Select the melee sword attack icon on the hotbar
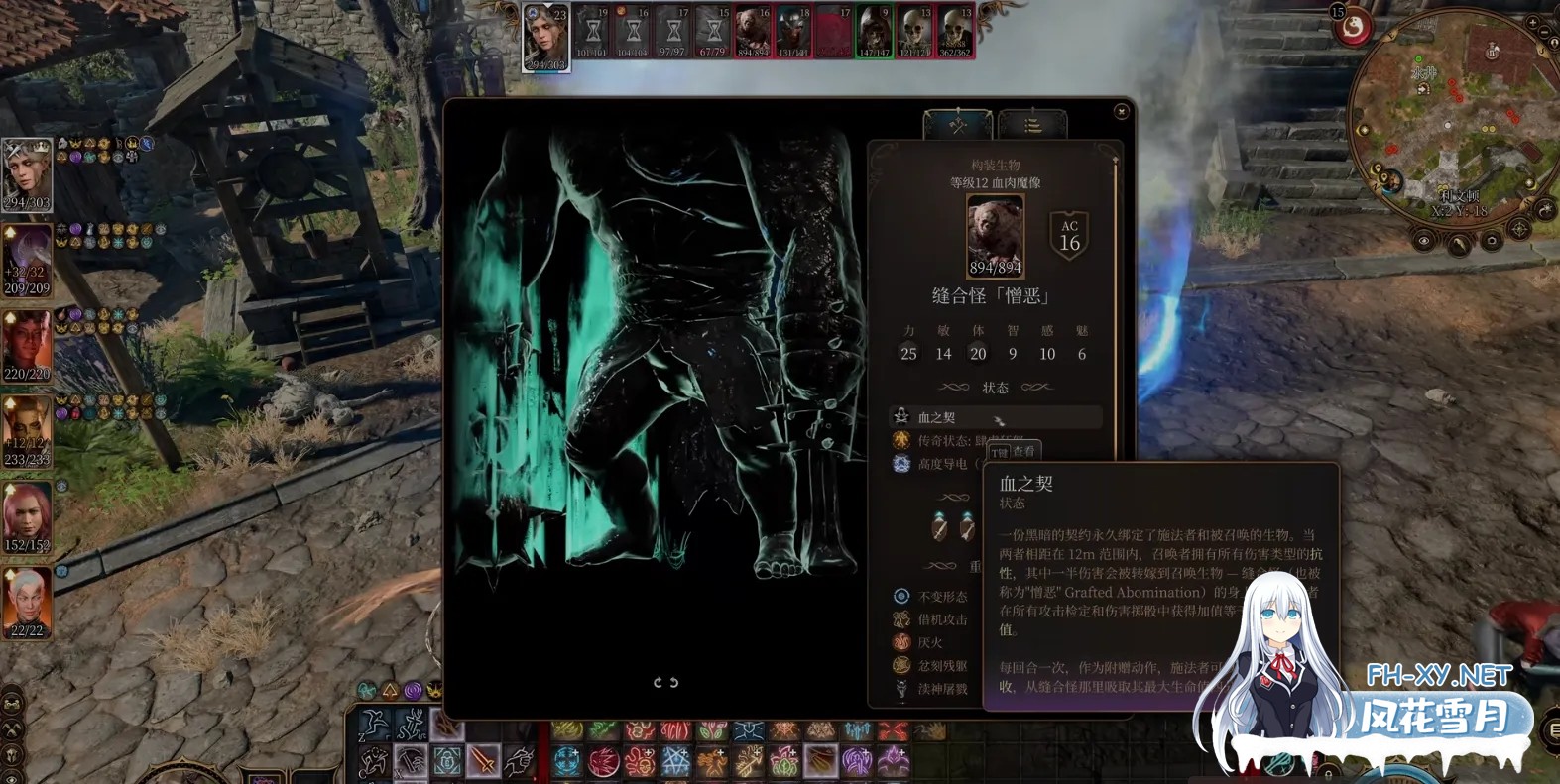This screenshot has width=1560, height=784. pyautogui.click(x=482, y=761)
